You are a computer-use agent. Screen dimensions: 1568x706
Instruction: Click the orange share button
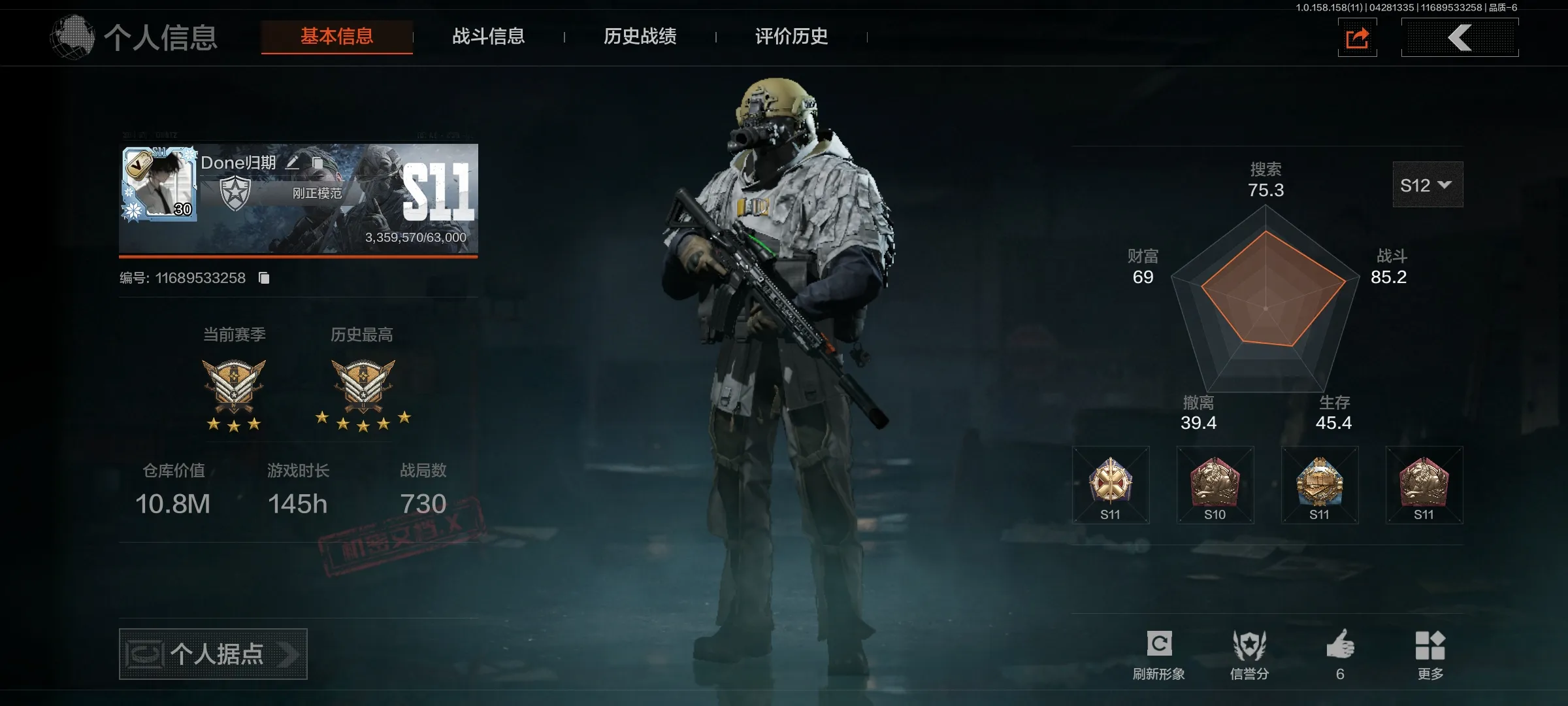click(x=1357, y=38)
